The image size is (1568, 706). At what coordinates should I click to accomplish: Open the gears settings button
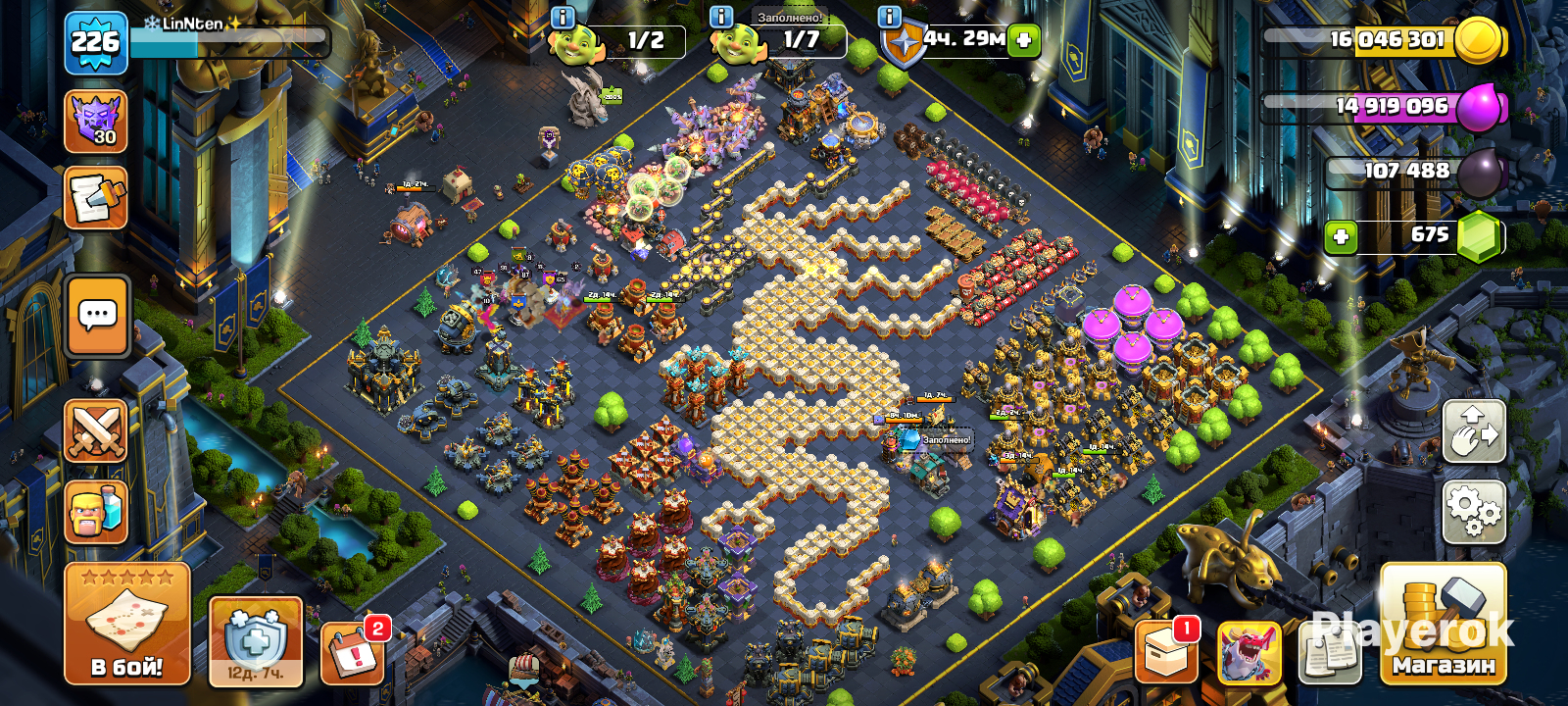click(x=1474, y=511)
